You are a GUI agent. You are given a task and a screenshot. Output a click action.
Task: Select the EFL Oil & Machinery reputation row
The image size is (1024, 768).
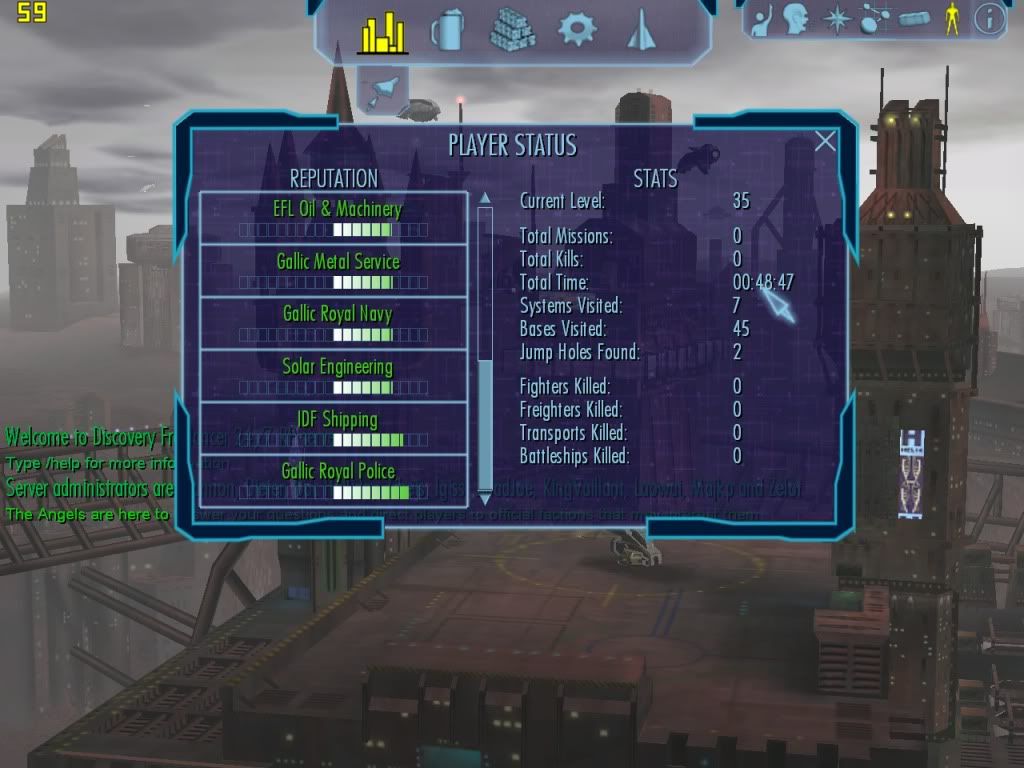click(335, 218)
